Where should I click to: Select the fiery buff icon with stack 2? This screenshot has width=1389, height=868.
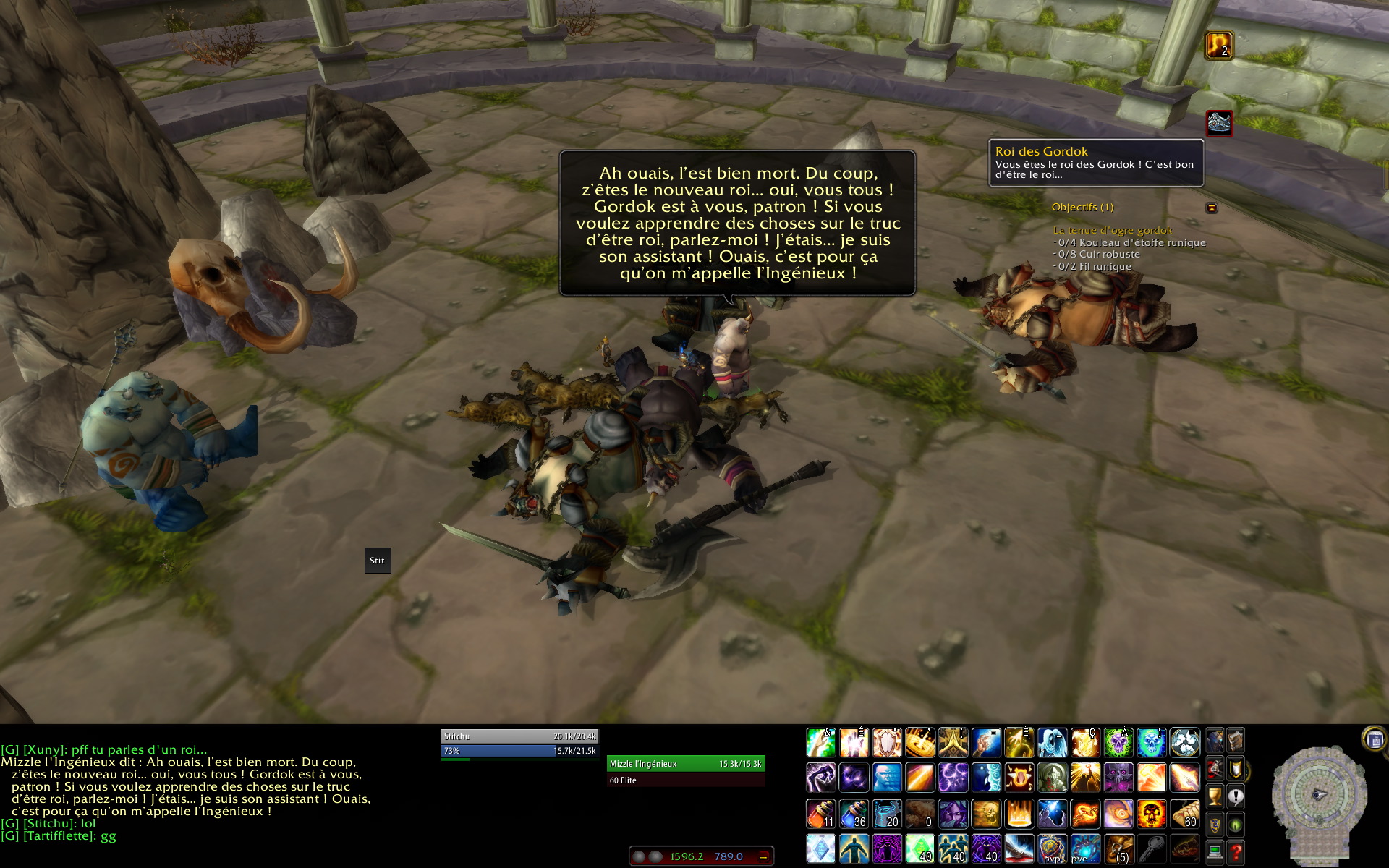coord(1218,45)
